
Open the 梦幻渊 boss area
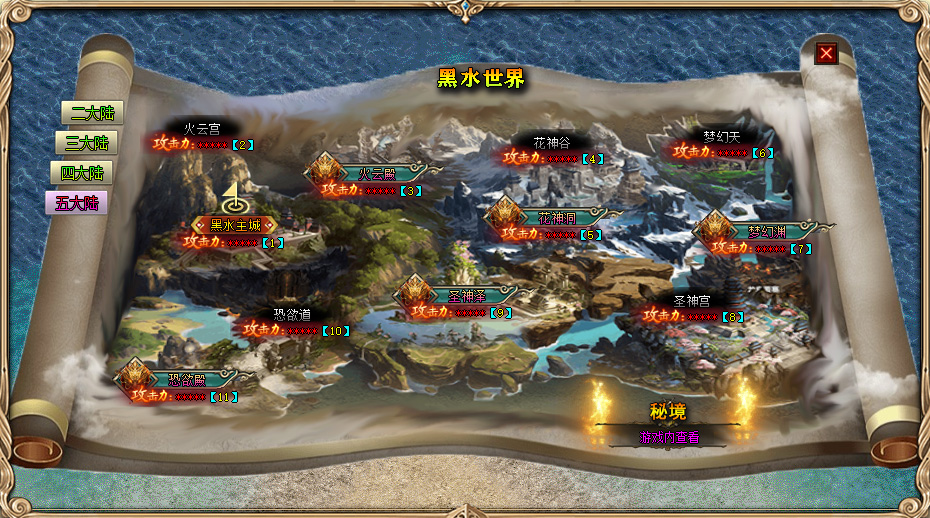point(767,232)
